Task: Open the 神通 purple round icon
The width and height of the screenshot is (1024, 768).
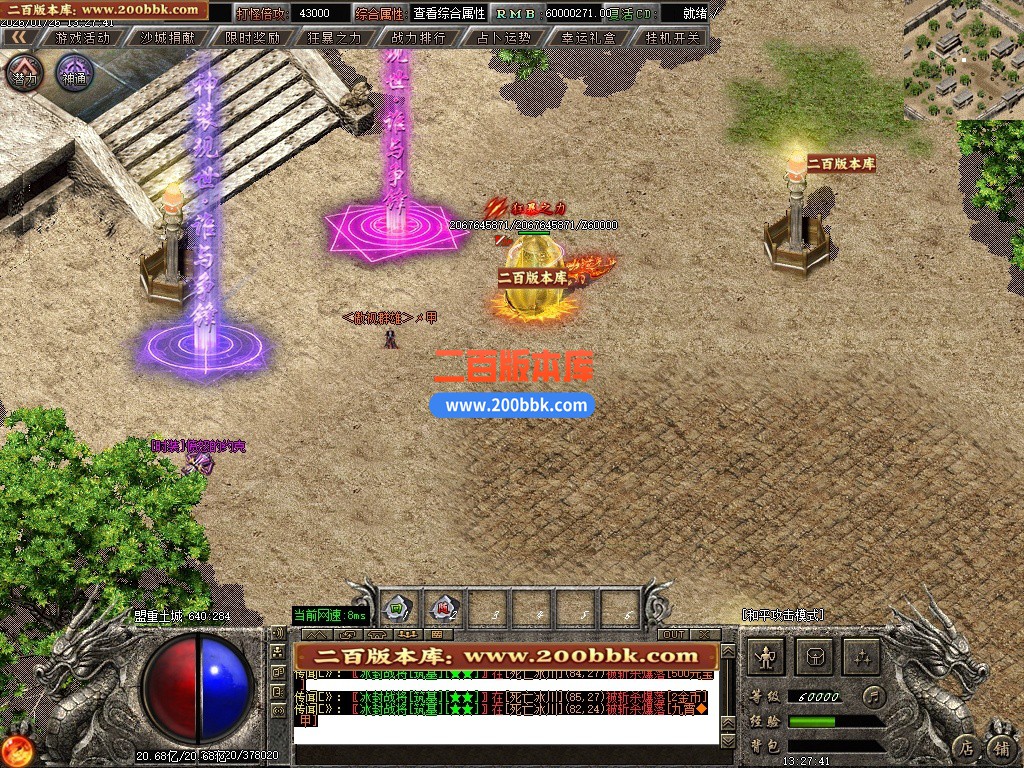Action: (73, 73)
